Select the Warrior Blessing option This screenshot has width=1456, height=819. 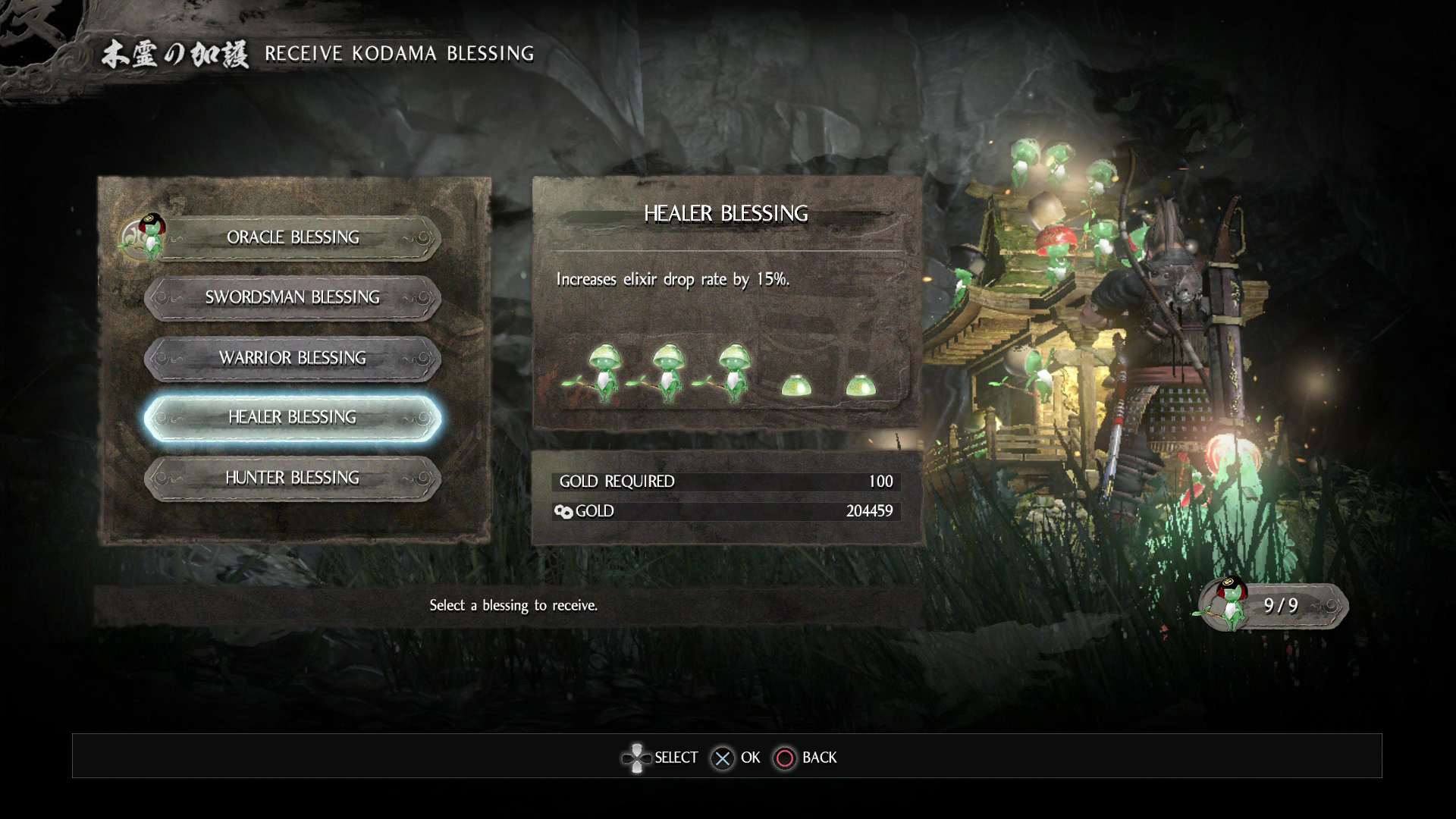pyautogui.click(x=290, y=358)
